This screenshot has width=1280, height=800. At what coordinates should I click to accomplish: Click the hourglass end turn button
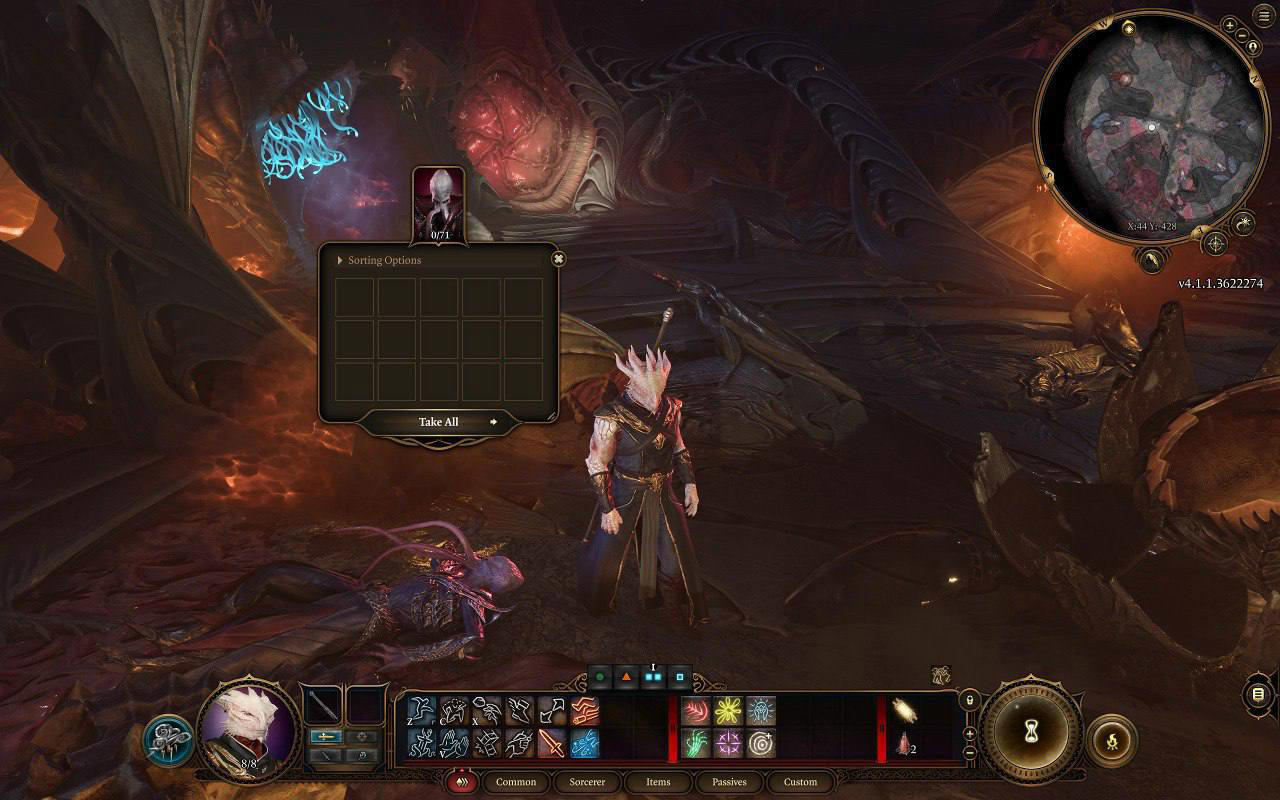(x=1030, y=738)
